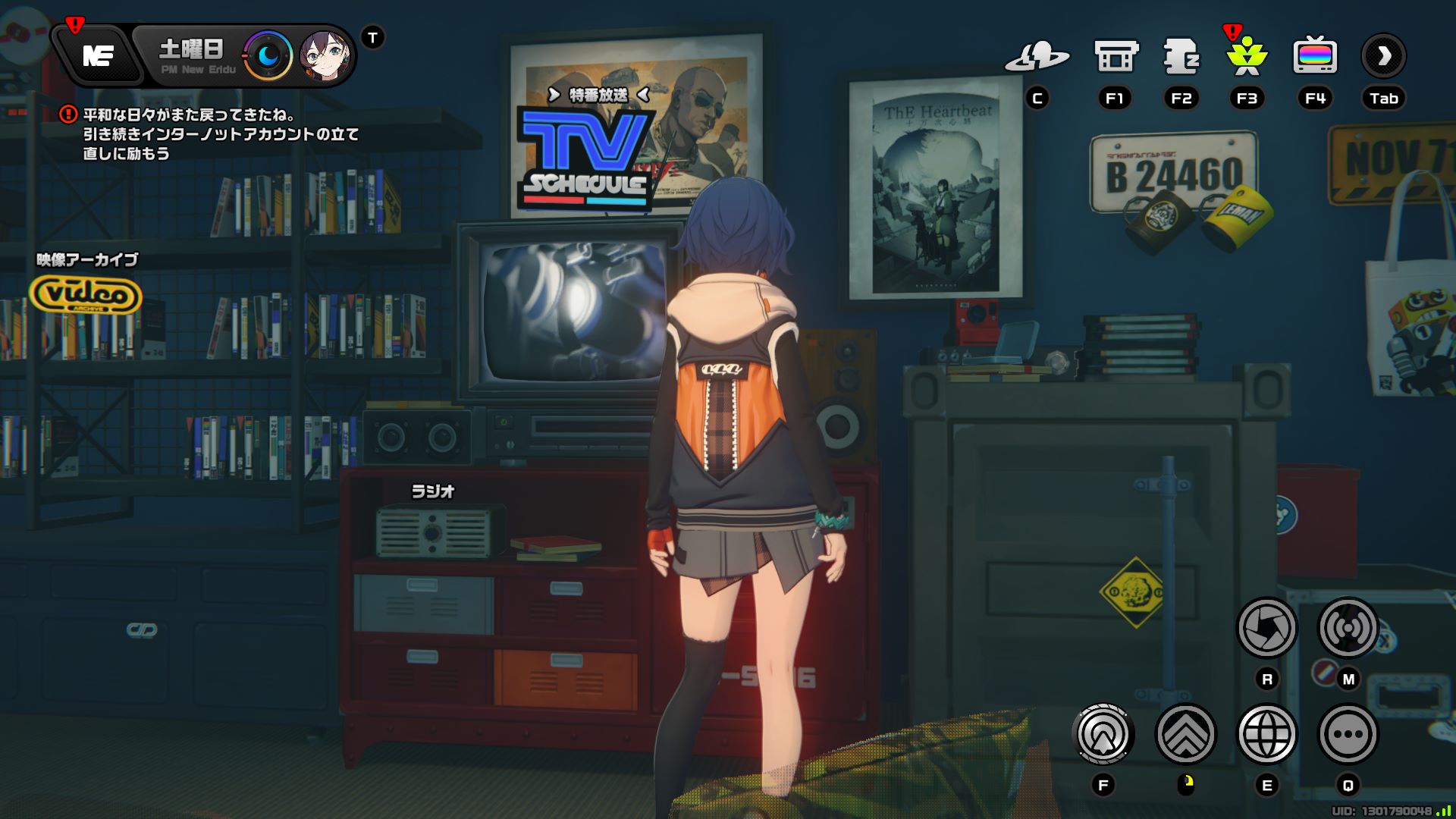1456x819 pixels.
Task: Click the circular day-night time dial
Action: coord(267,53)
